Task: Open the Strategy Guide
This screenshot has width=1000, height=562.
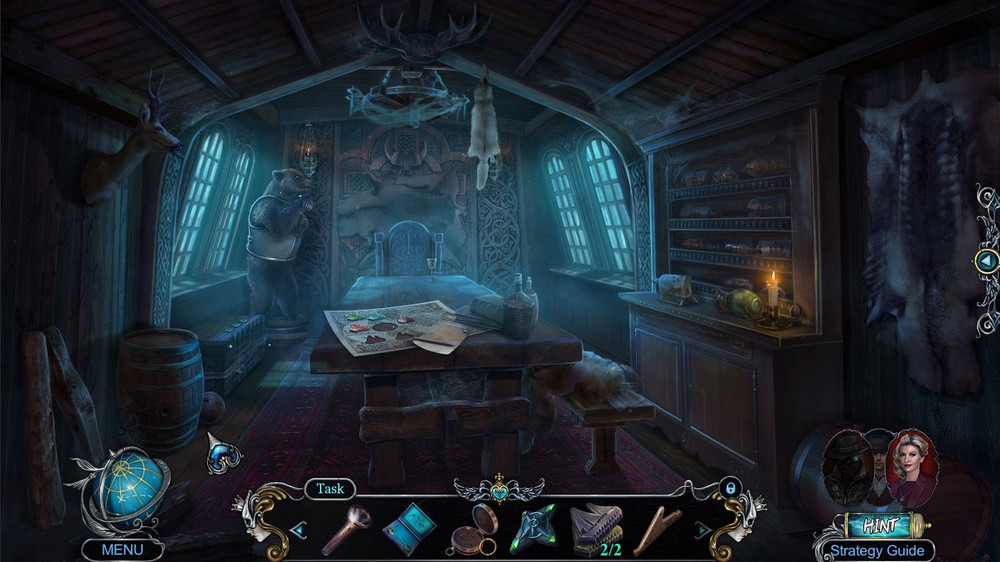Action: tap(877, 550)
